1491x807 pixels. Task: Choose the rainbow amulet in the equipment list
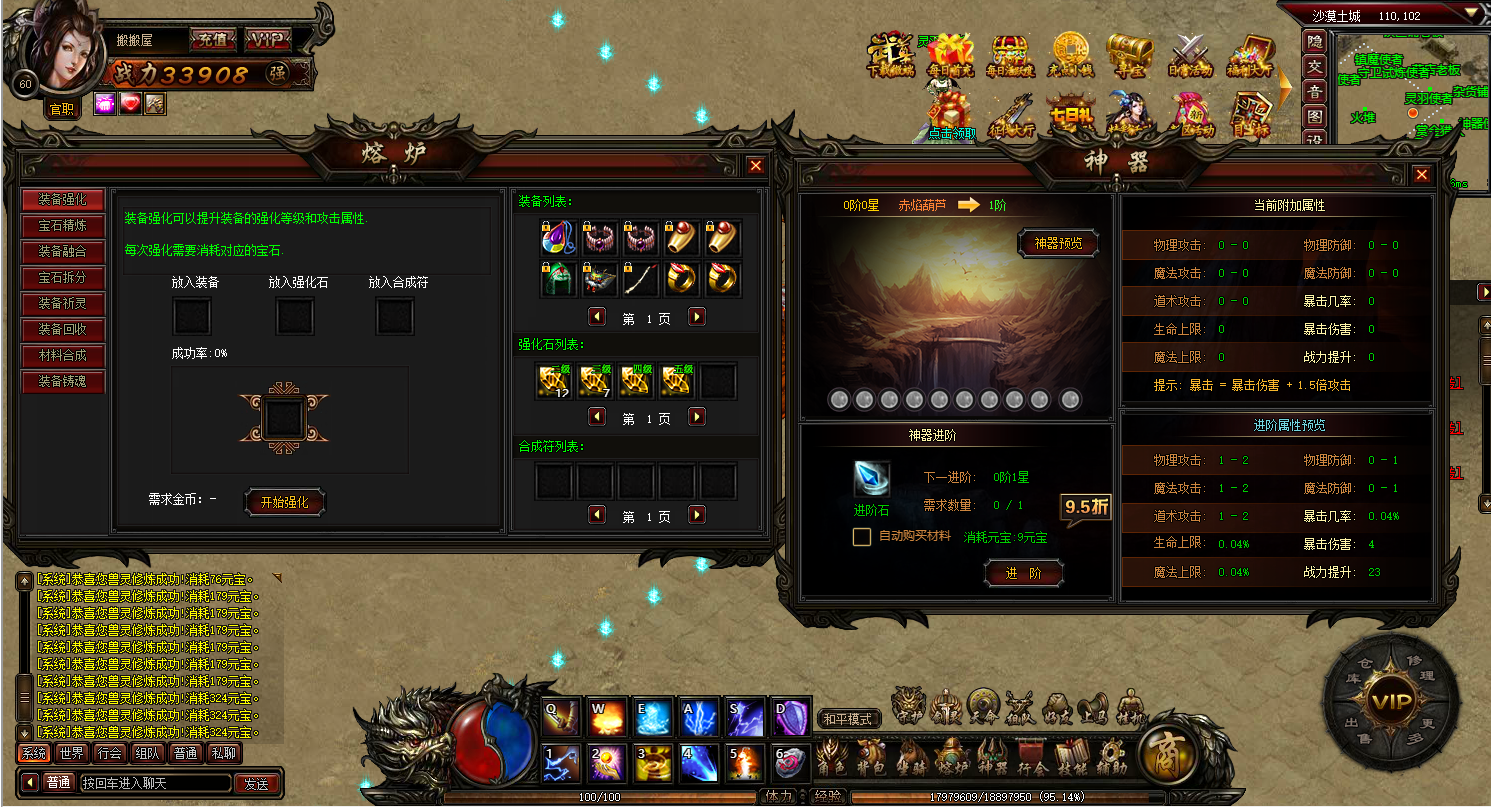558,237
